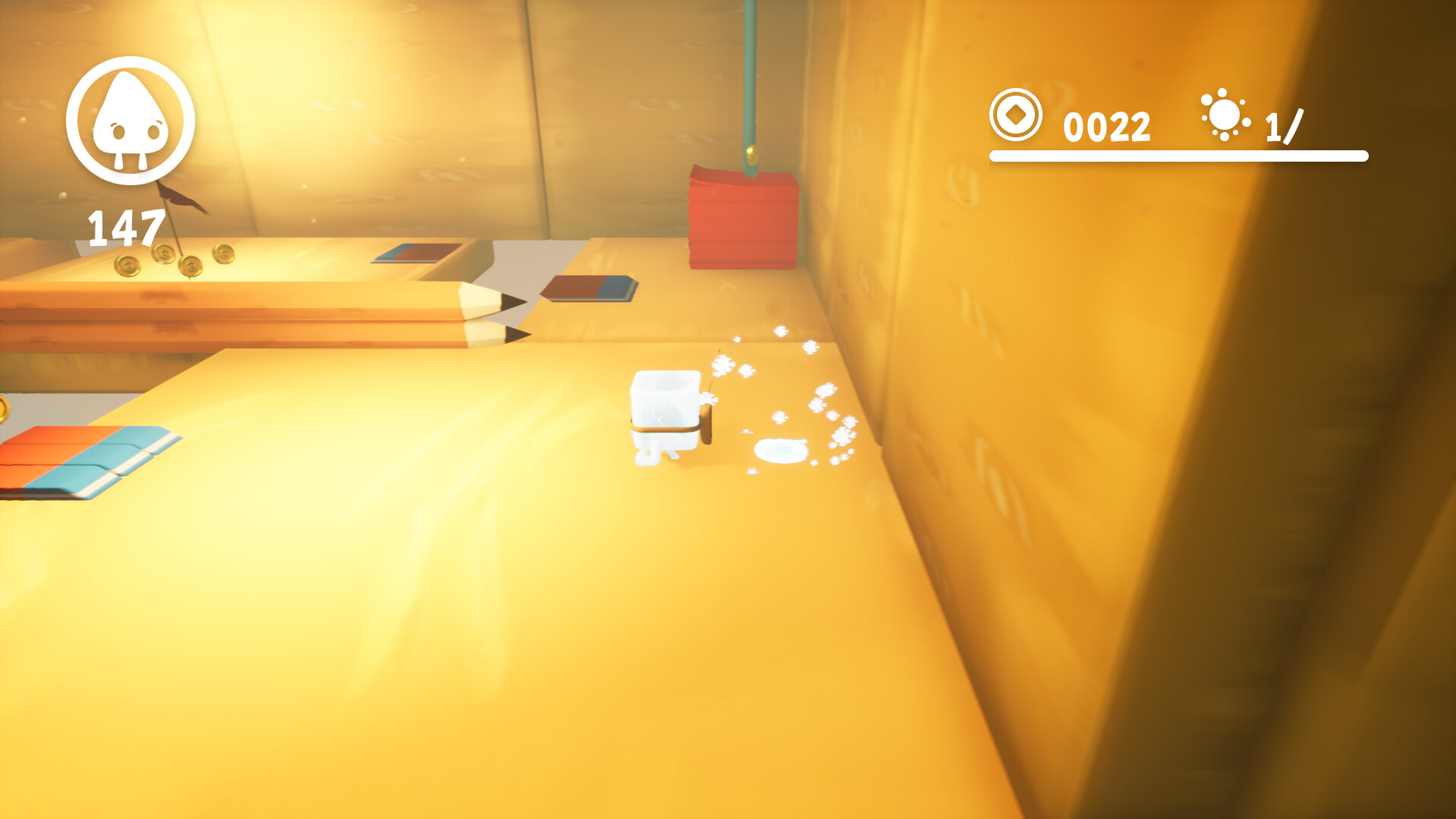Click the sun burst collectible icon
1456x819 pixels.
(1223, 118)
